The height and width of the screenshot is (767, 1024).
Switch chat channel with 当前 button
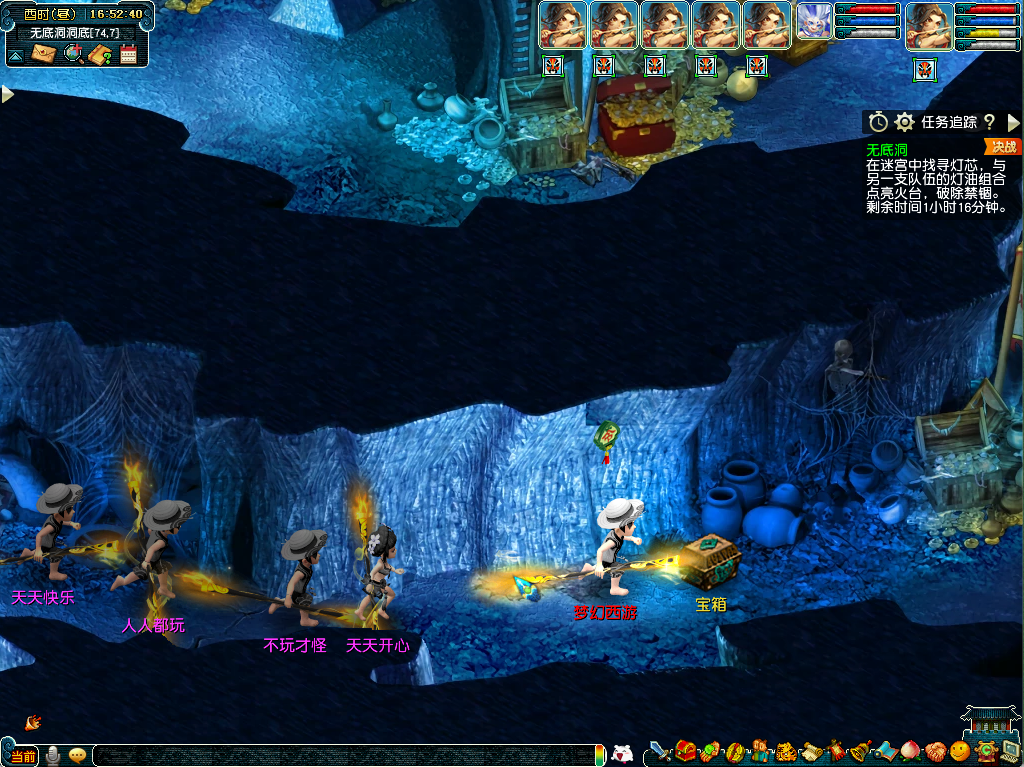tap(23, 756)
